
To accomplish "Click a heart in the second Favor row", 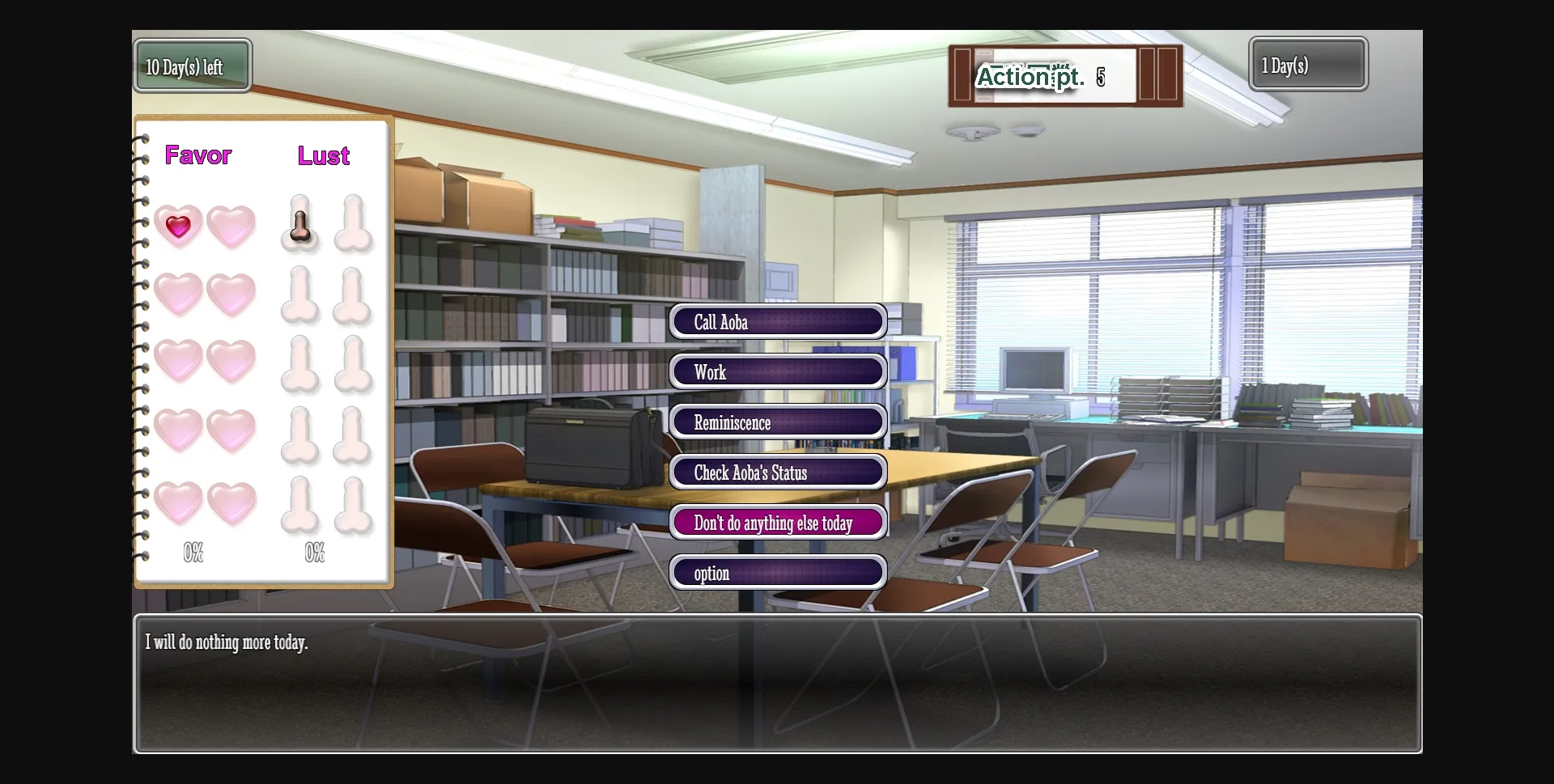I will click(x=179, y=294).
